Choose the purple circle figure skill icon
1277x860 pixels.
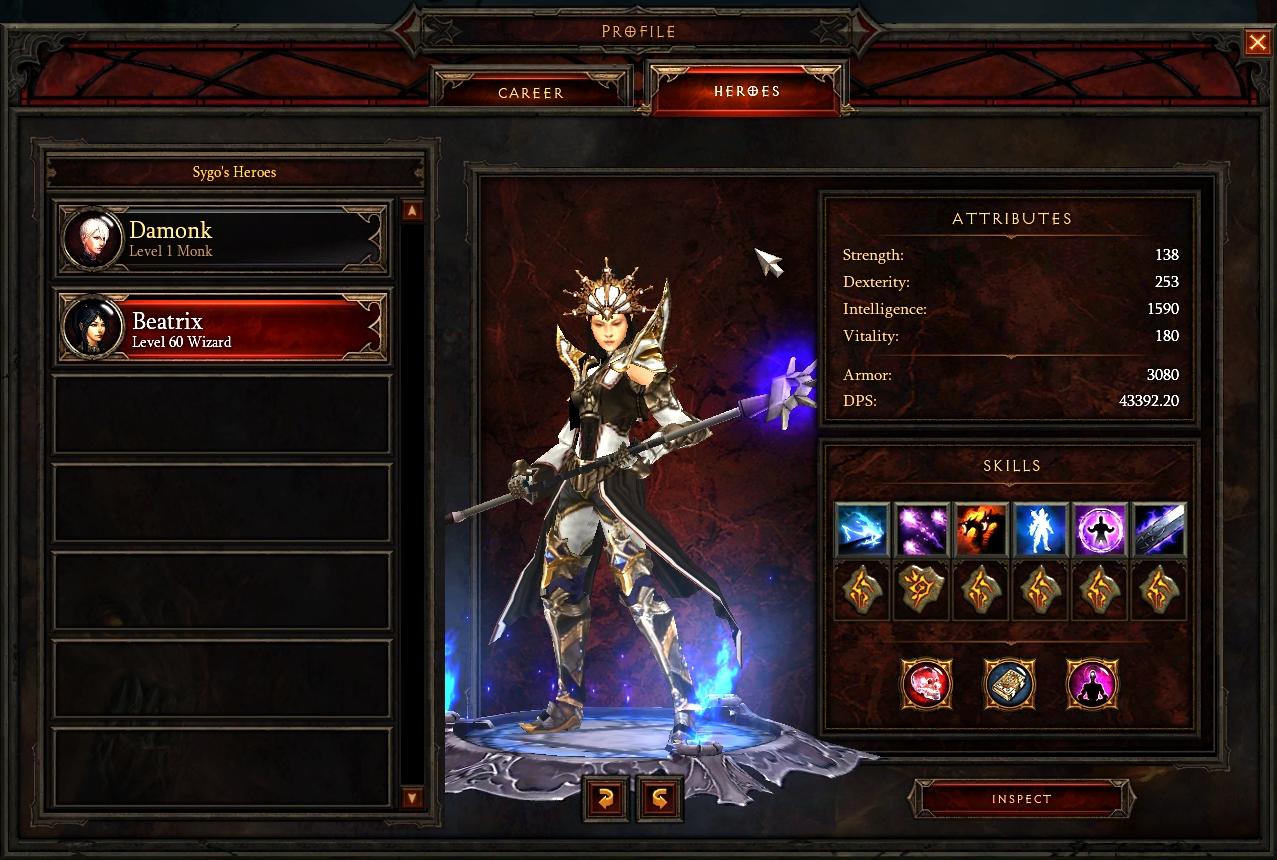[1100, 529]
